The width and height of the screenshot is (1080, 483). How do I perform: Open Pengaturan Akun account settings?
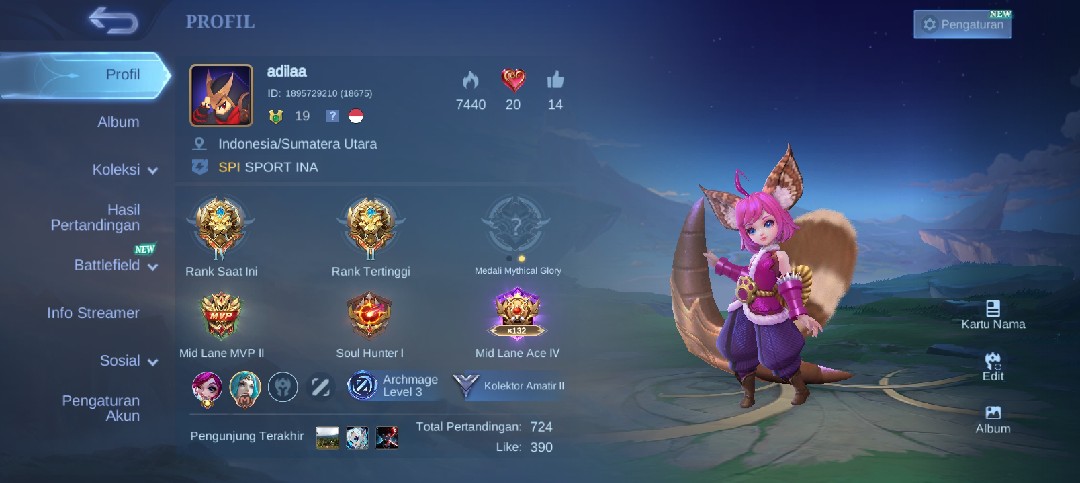[101, 408]
